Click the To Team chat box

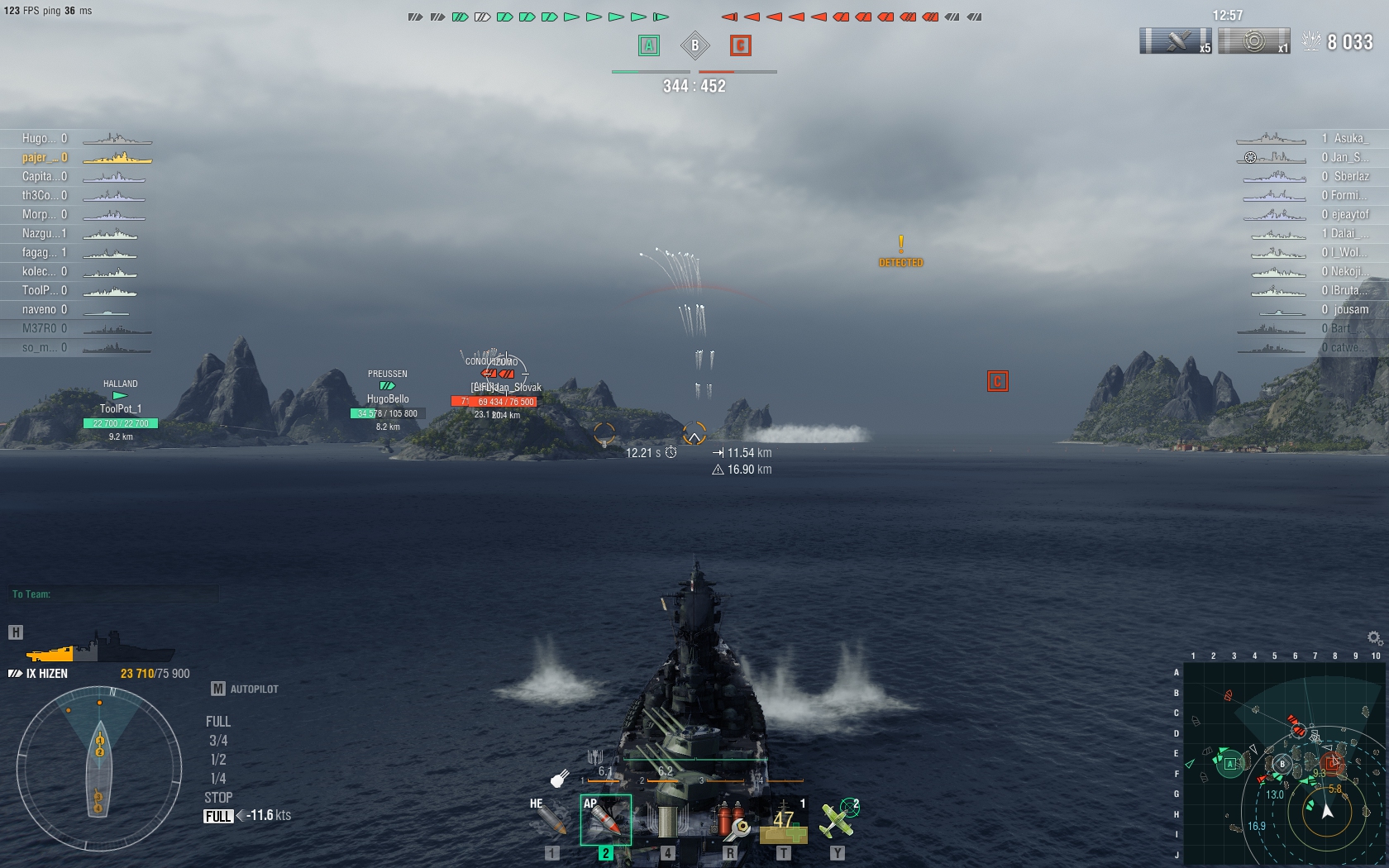116,594
